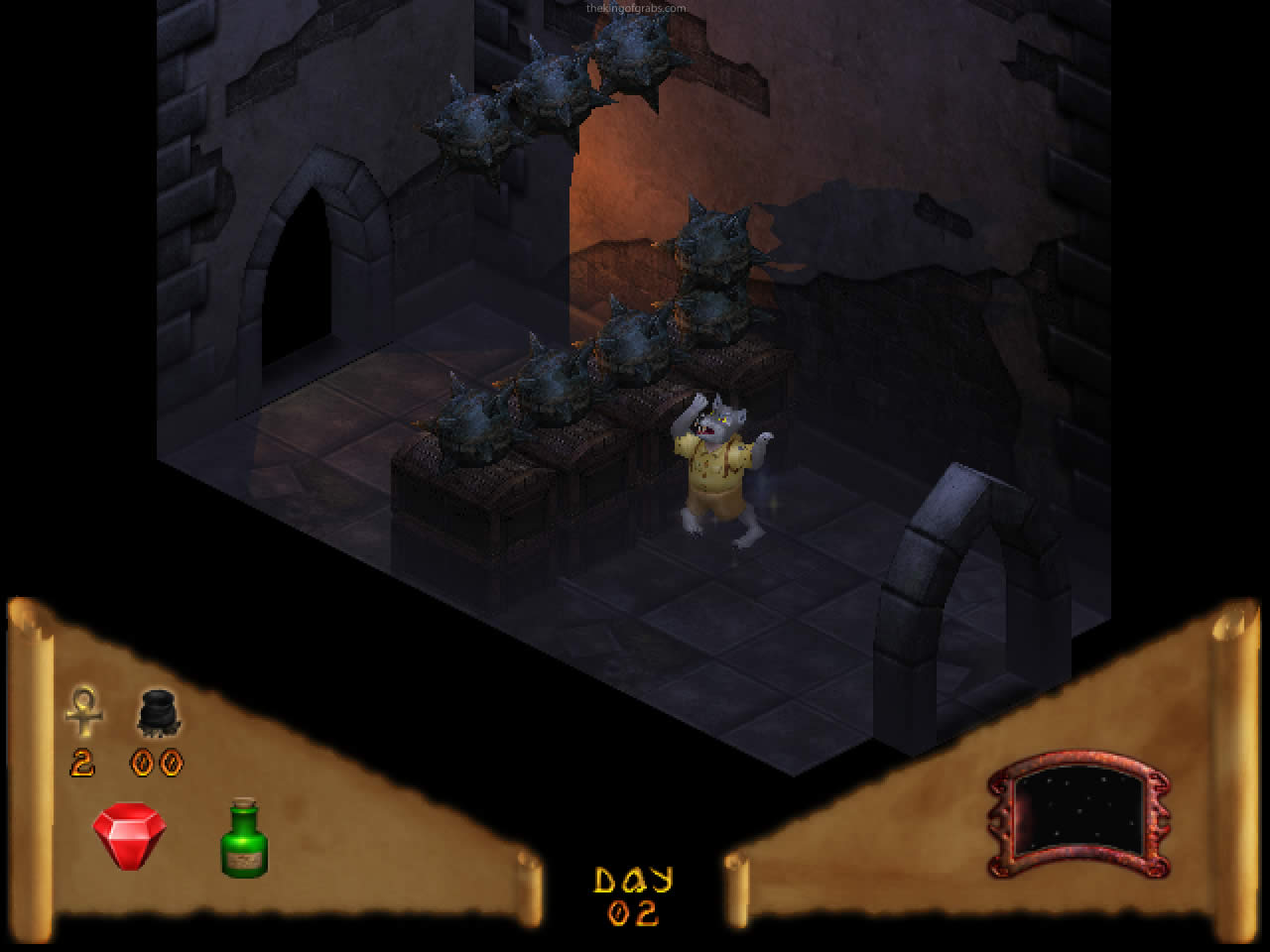Viewport: 1270px width, 952px height.
Task: Click the thekingofgrabs.com watermark text
Action: pos(637,6)
